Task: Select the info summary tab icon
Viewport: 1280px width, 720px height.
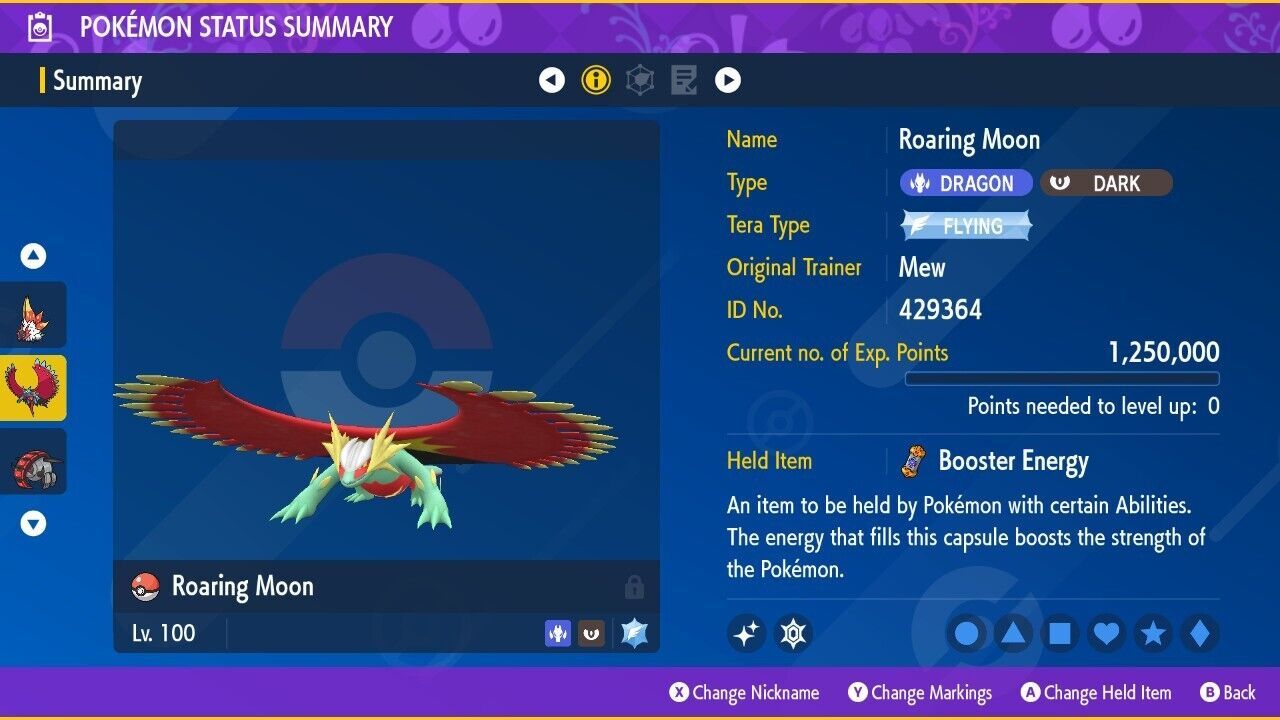Action: click(596, 80)
